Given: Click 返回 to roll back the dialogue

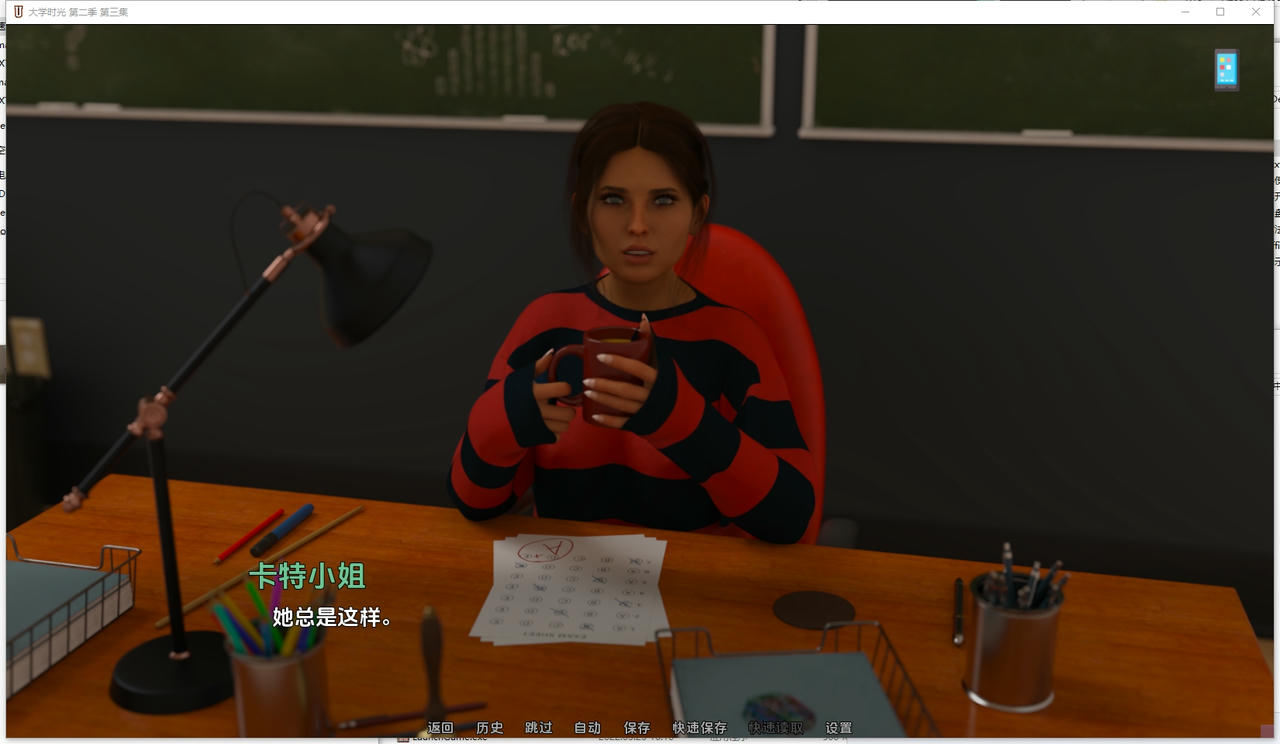Looking at the screenshot, I should point(440,727).
